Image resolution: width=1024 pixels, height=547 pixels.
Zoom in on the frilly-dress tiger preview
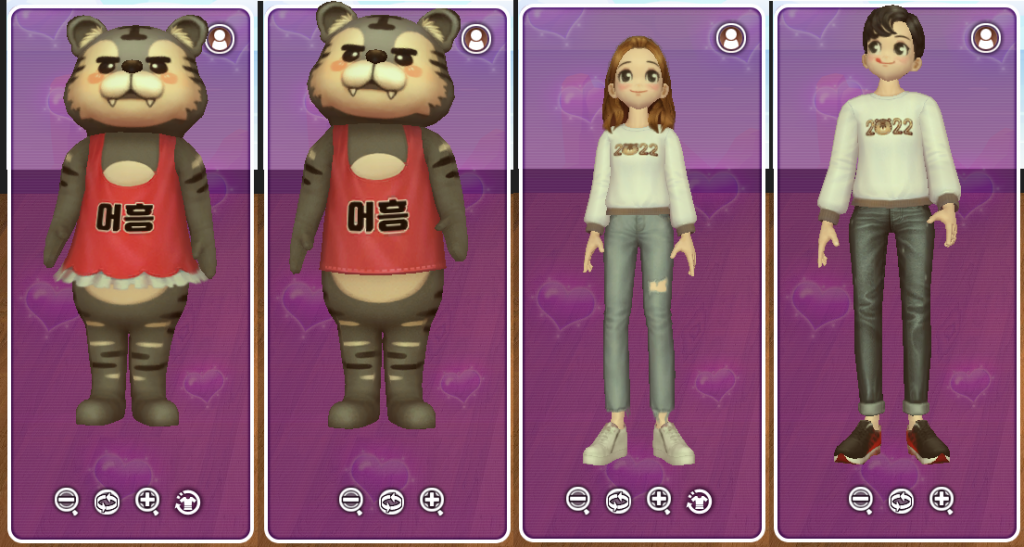coord(147,501)
